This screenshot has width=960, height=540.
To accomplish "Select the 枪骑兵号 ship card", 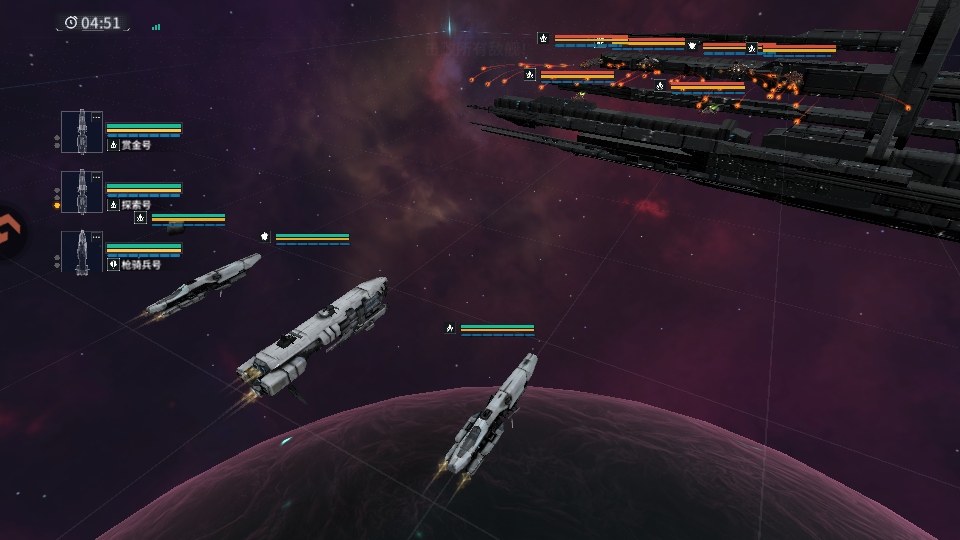I will 81,252.
